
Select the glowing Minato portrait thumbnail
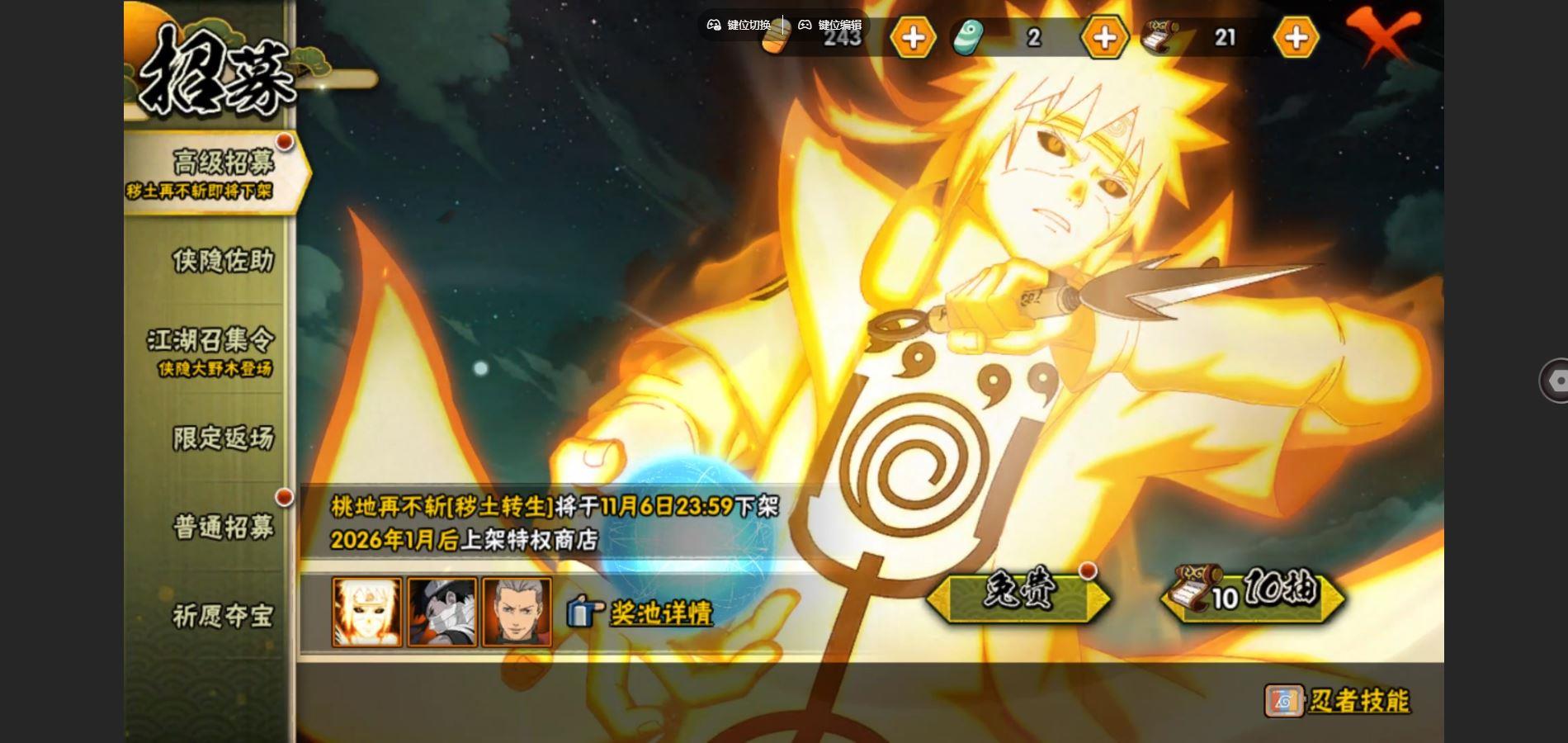367,612
